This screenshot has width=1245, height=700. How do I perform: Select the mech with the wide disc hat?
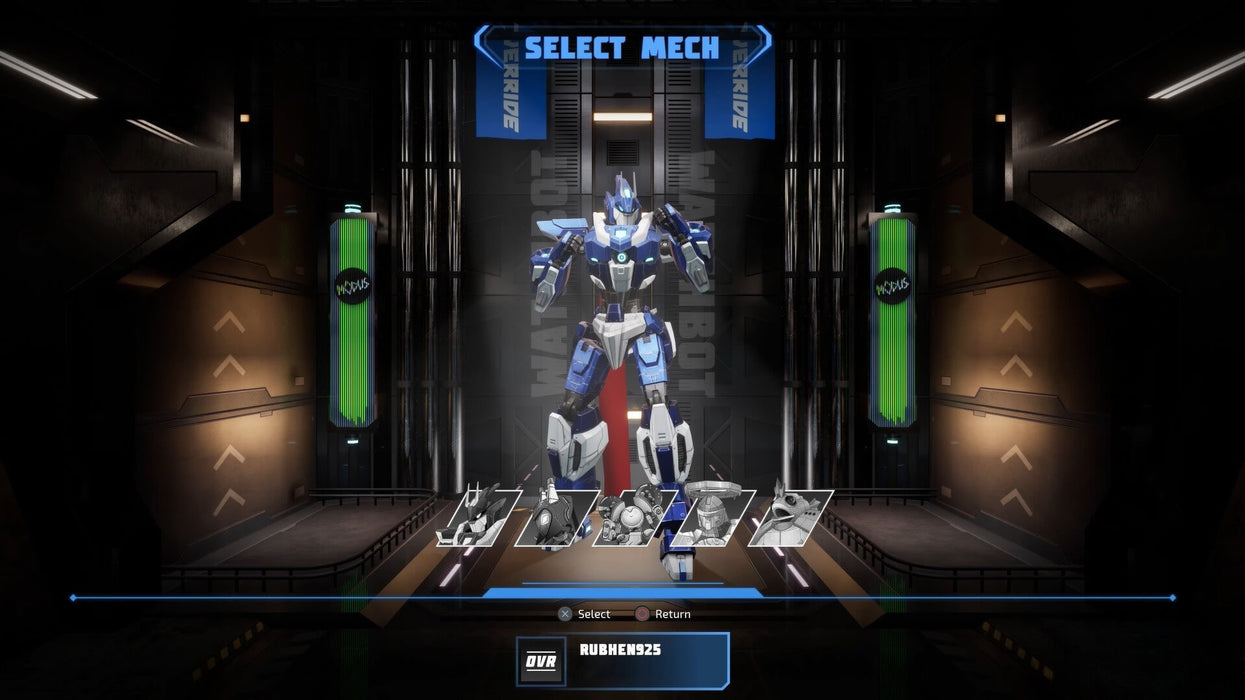(x=712, y=516)
